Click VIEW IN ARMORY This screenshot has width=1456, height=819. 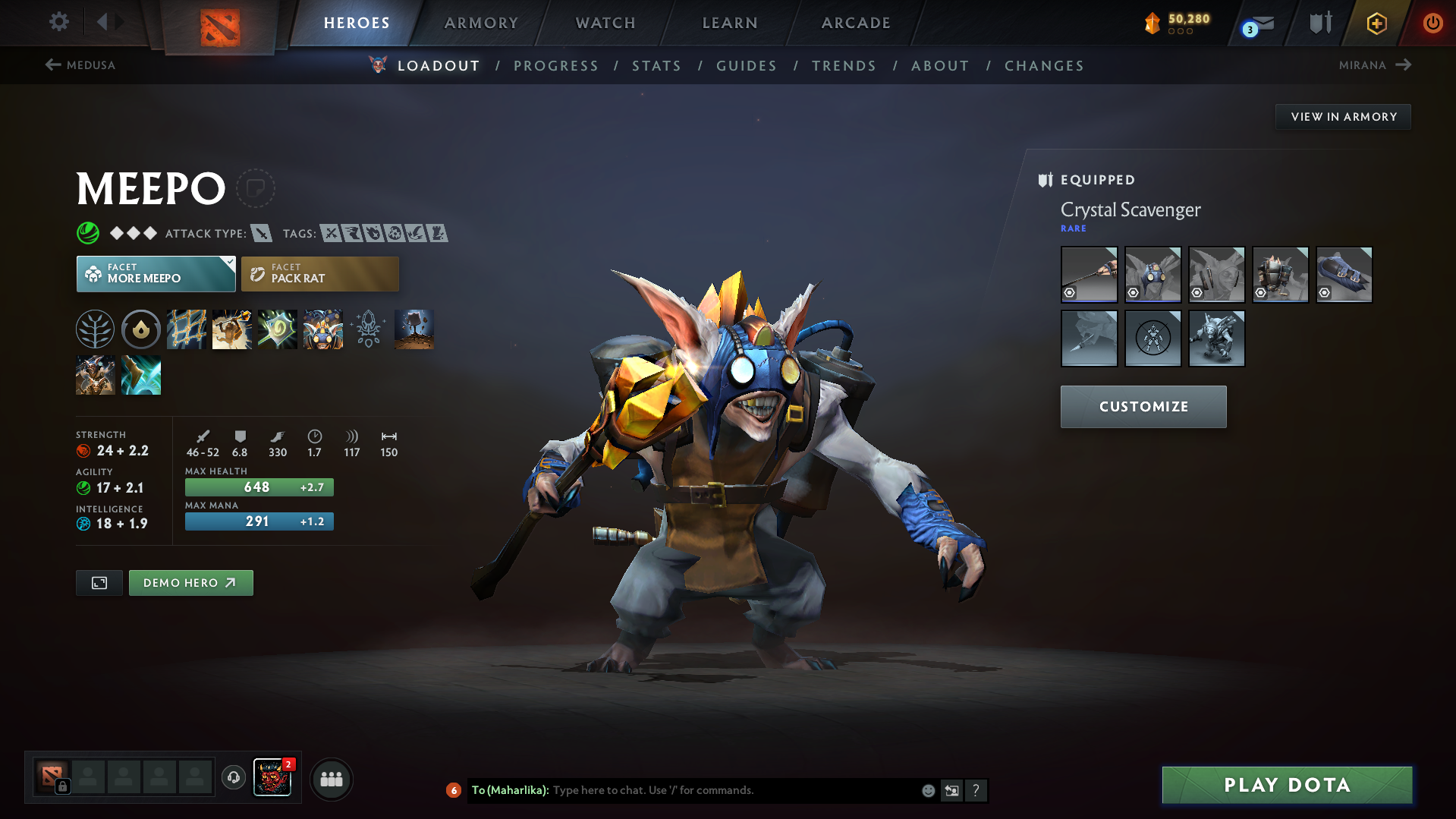click(1343, 116)
